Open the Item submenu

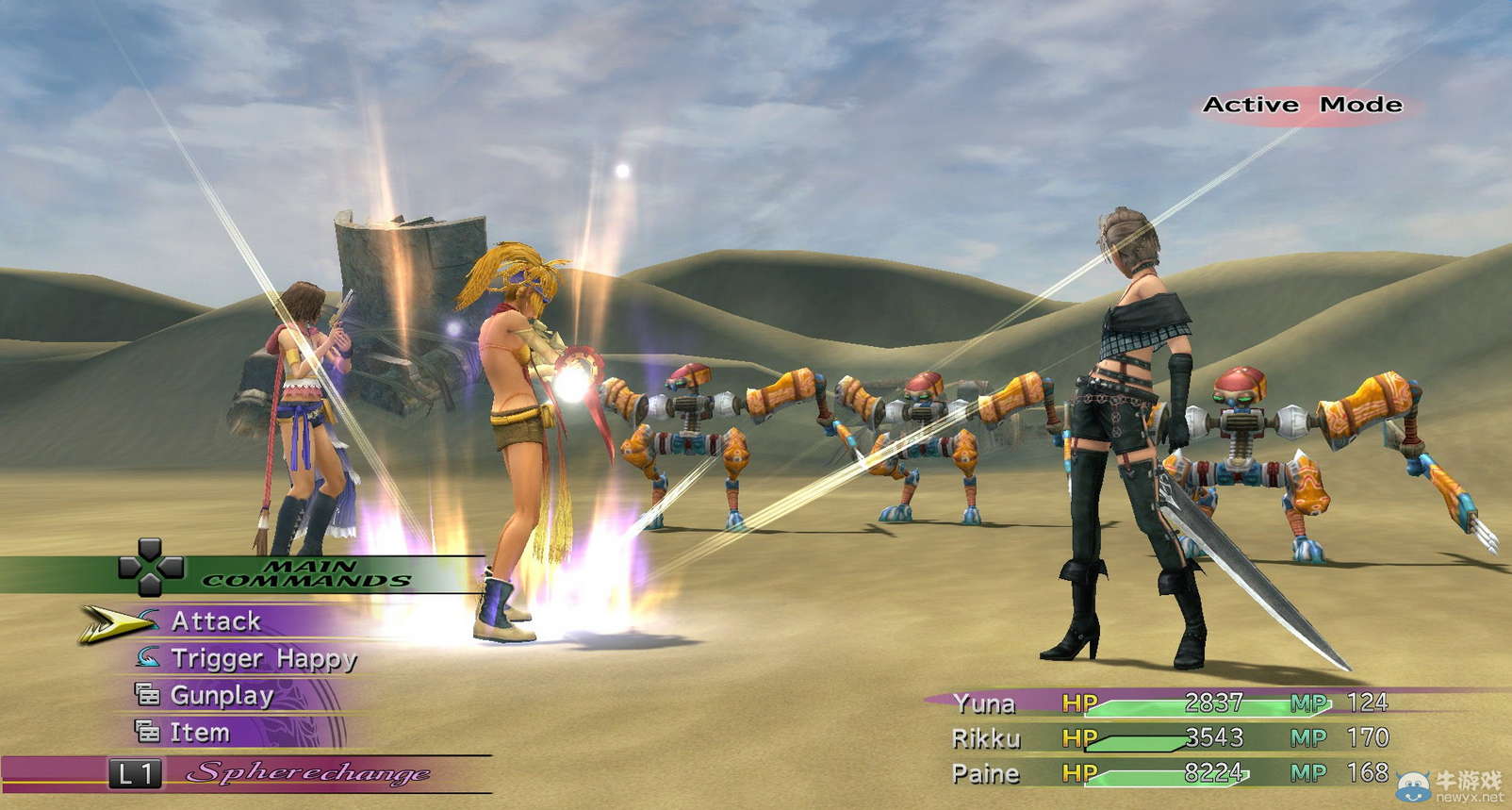coord(199,733)
